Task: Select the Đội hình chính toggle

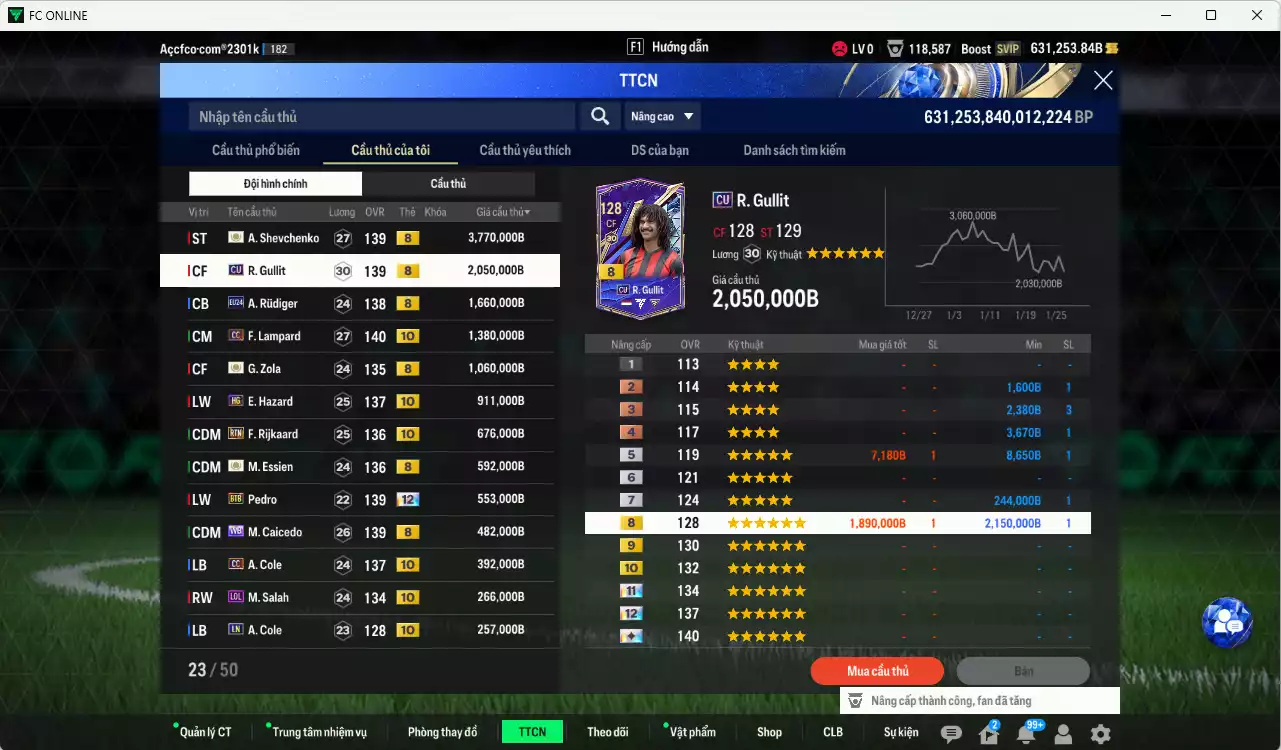Action: [276, 183]
